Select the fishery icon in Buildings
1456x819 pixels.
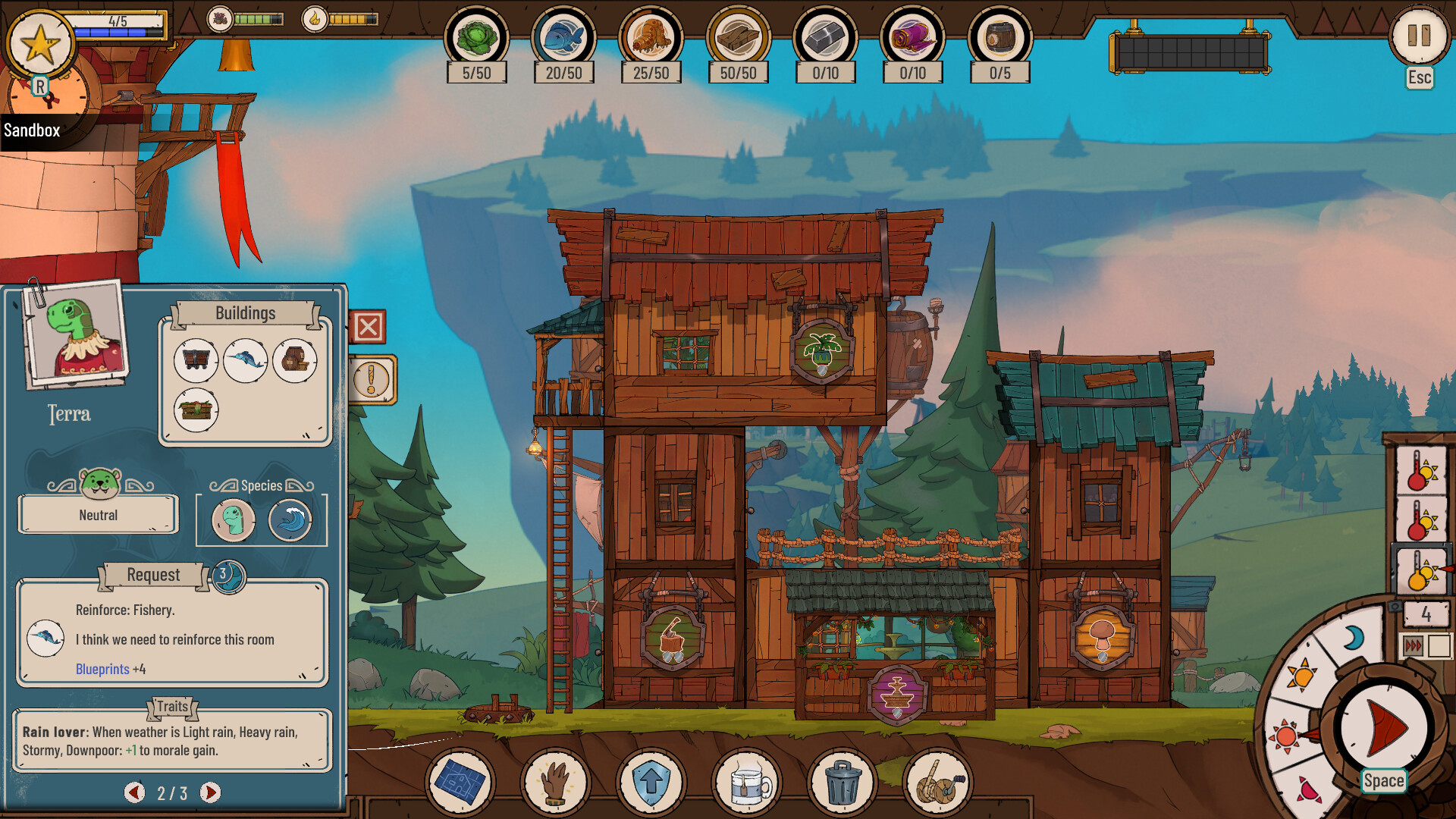tap(245, 360)
